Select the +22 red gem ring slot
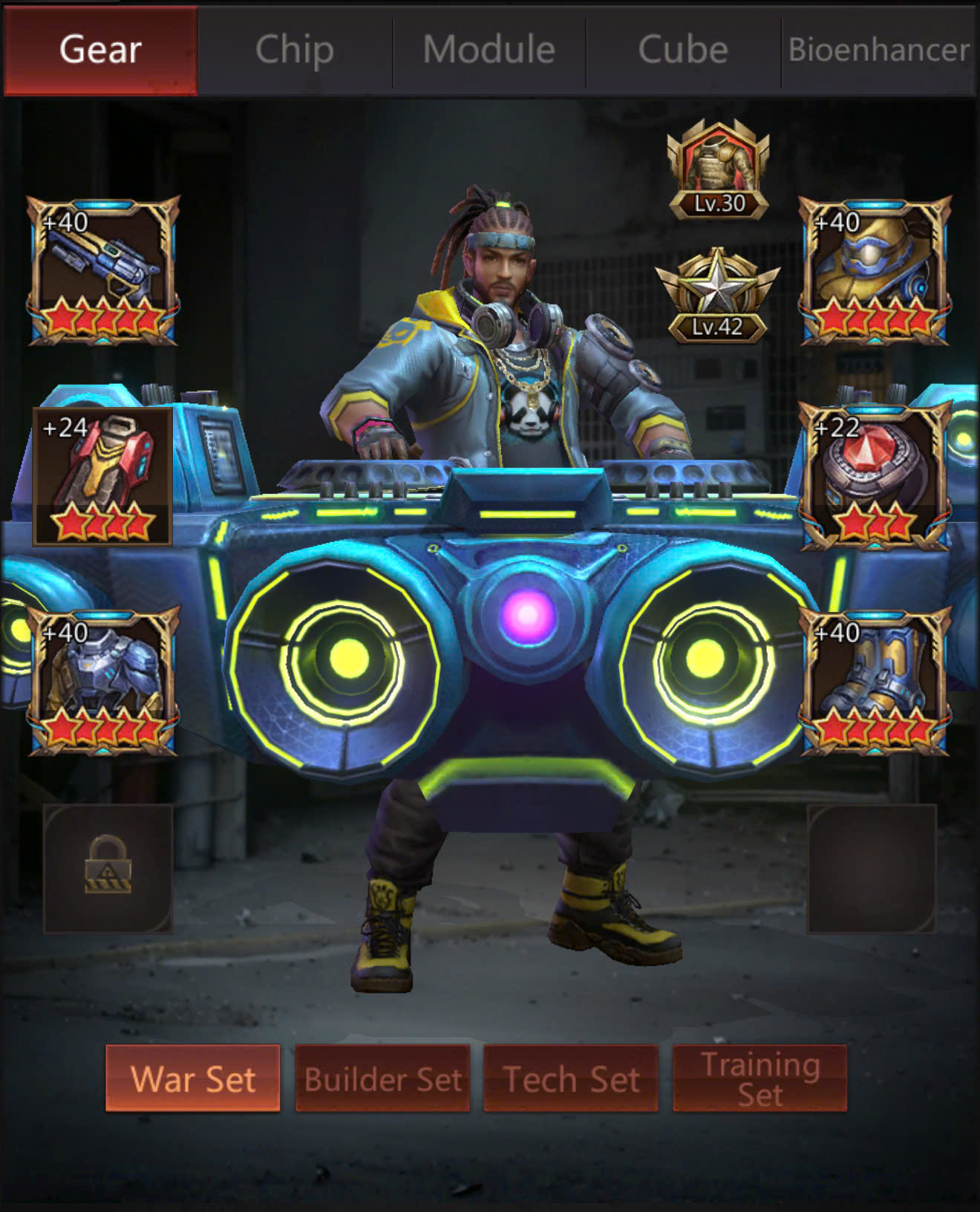This screenshot has height=1212, width=980. [875, 476]
